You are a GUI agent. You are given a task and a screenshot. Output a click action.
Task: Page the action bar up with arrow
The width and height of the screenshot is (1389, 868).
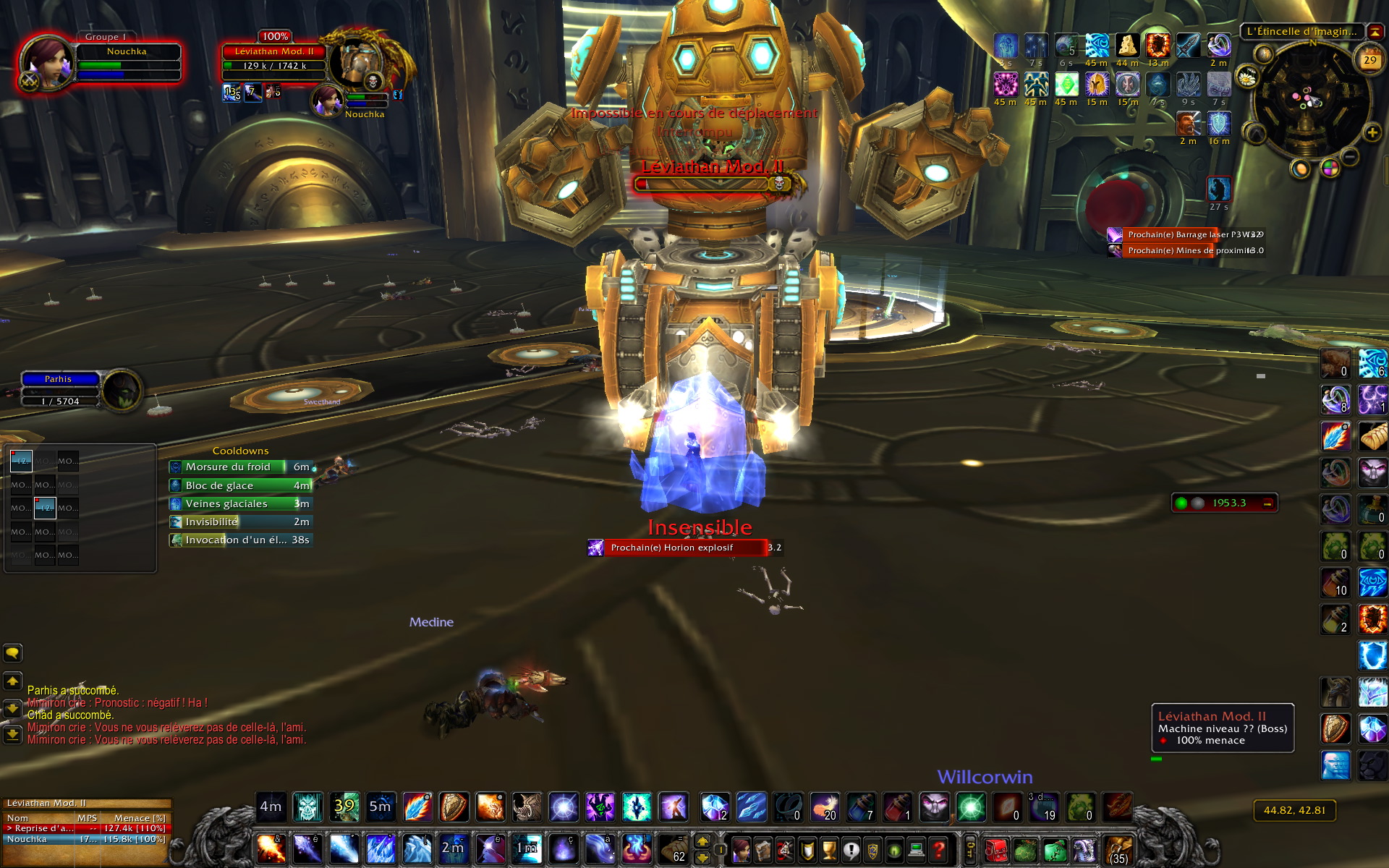point(702,841)
